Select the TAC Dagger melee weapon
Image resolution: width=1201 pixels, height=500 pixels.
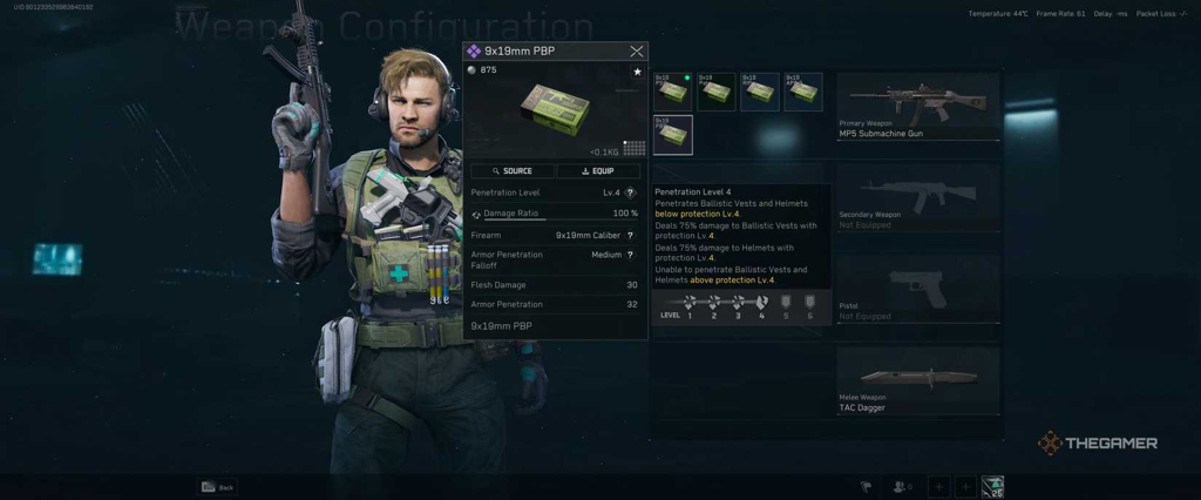[917, 380]
